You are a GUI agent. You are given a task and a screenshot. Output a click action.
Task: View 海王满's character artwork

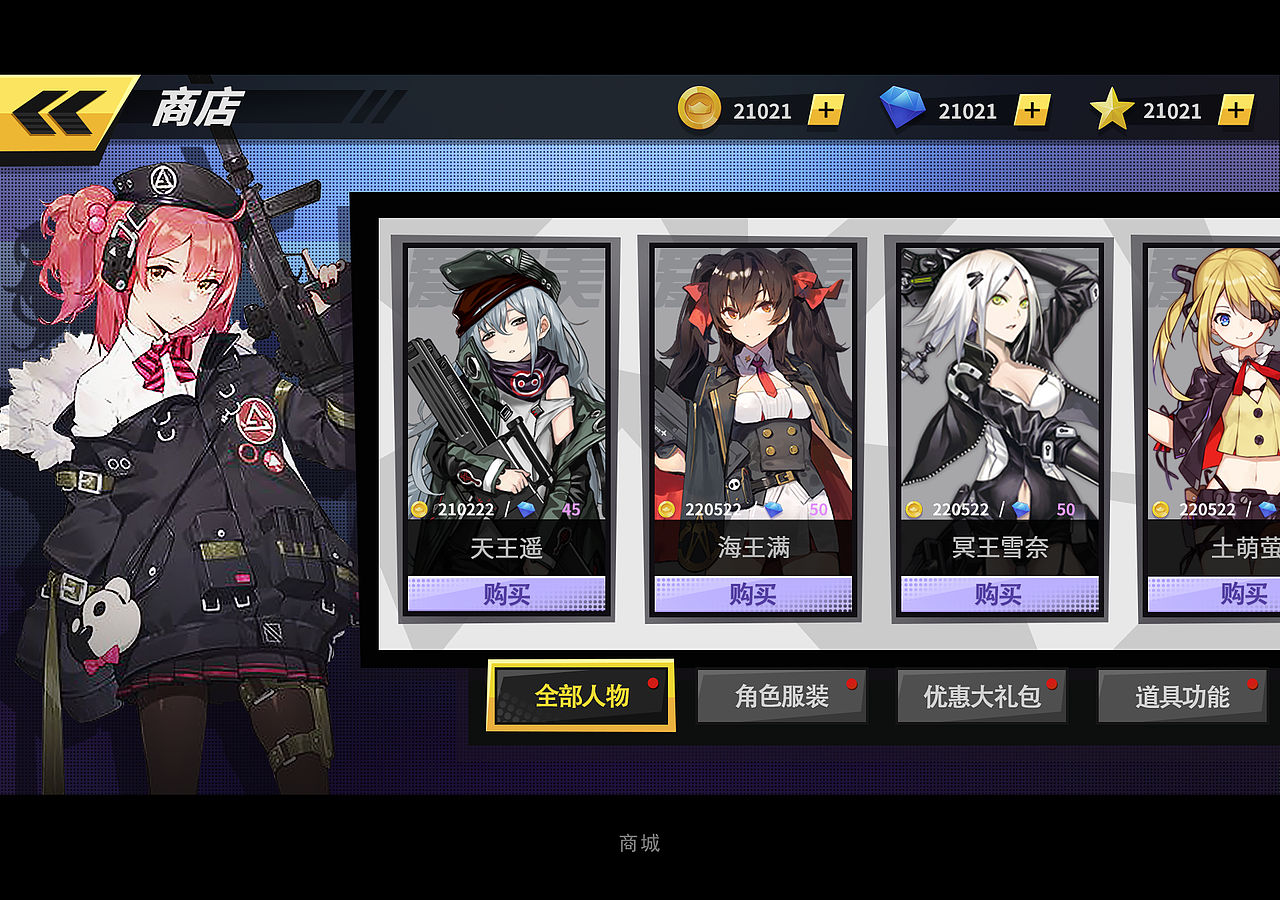click(x=751, y=370)
